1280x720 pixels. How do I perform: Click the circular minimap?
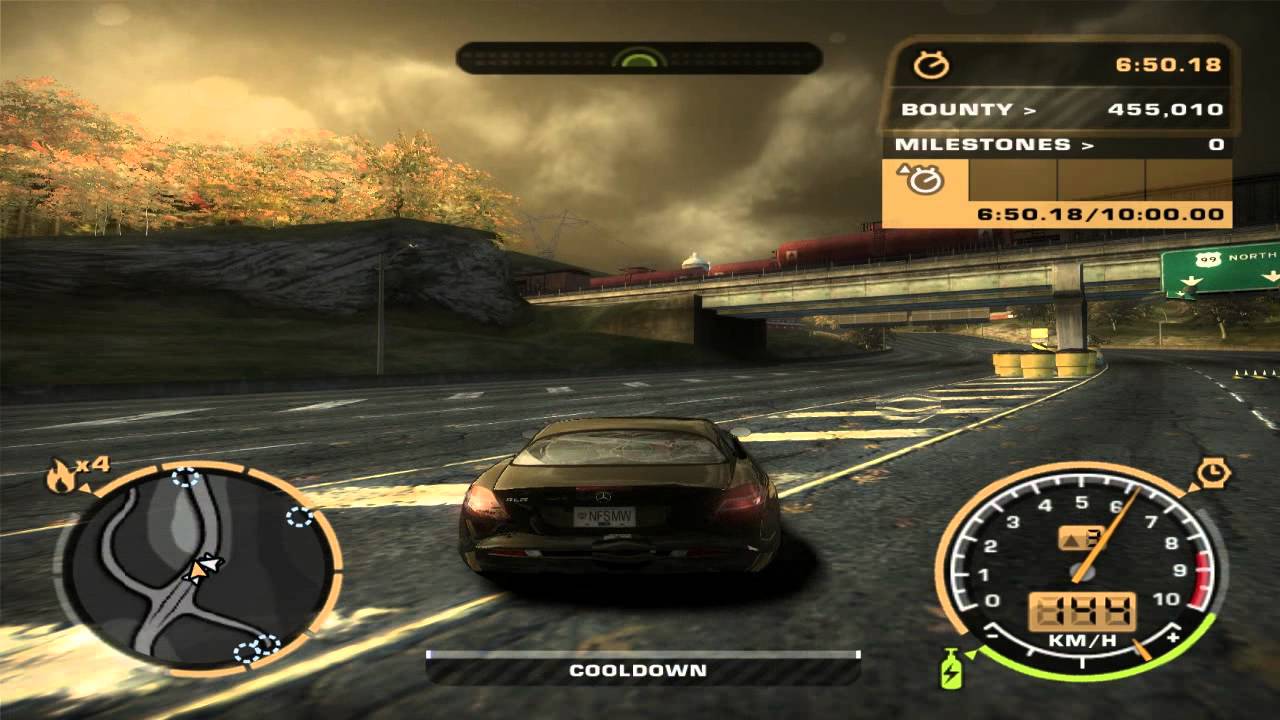click(x=199, y=567)
